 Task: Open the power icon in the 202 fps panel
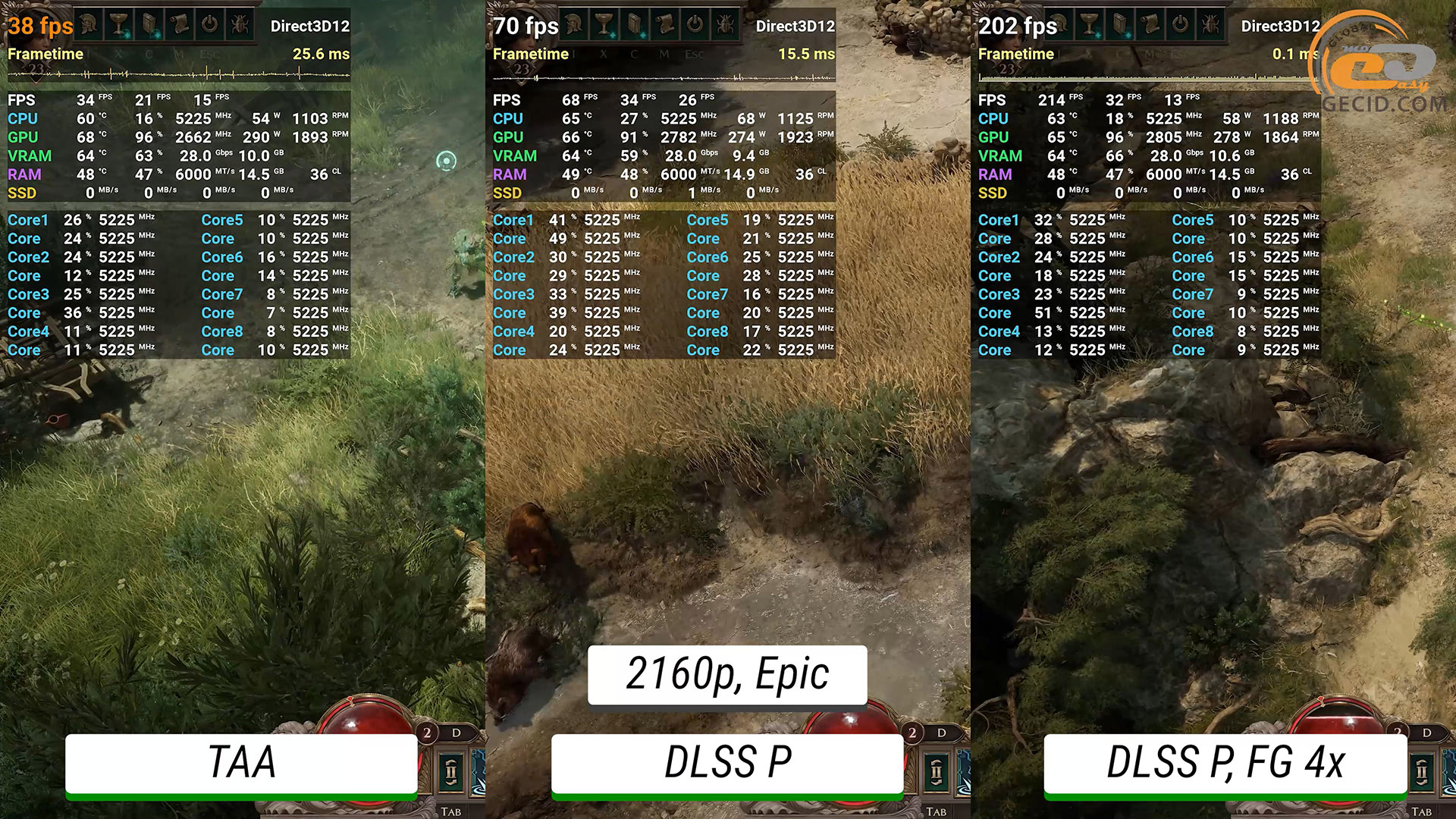point(1181,25)
